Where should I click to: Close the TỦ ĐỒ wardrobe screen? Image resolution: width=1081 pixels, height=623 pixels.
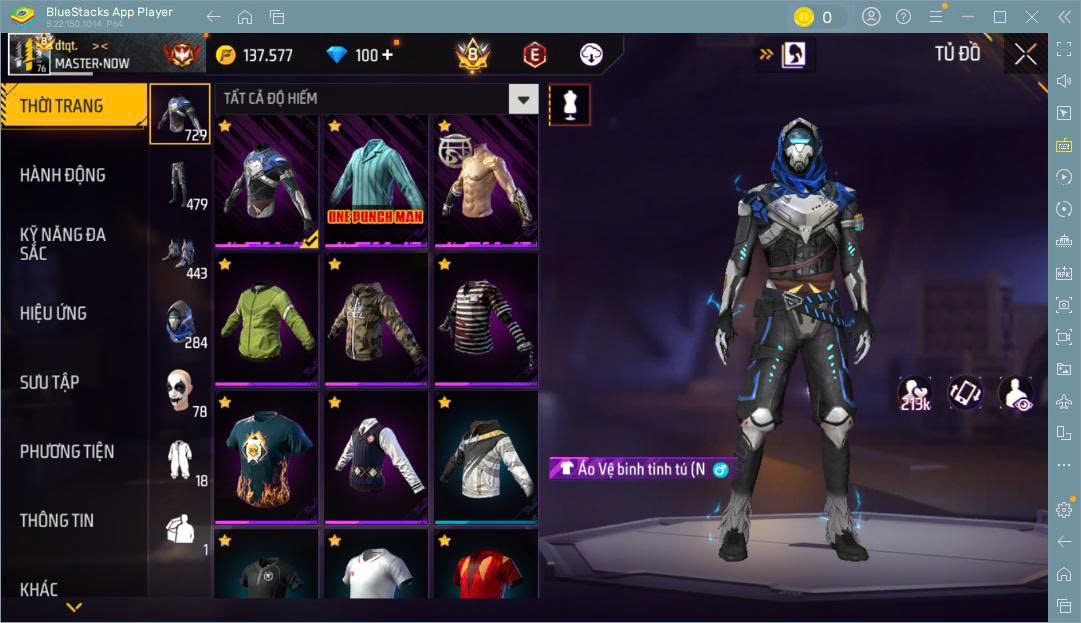[x=1025, y=54]
